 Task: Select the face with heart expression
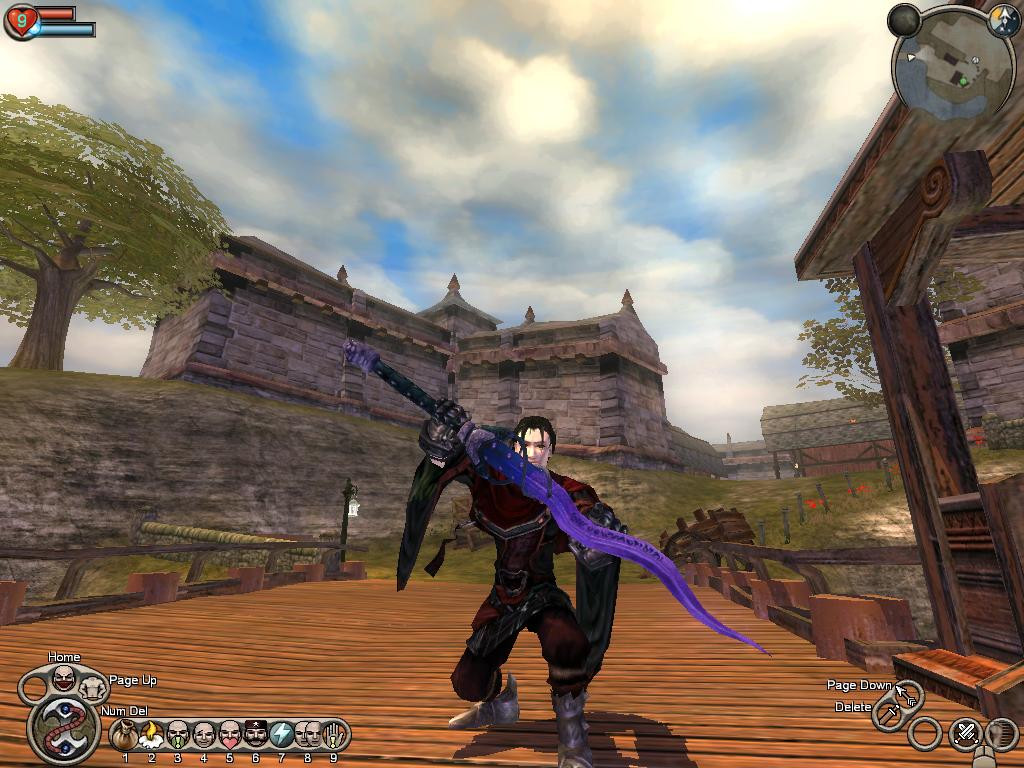230,736
